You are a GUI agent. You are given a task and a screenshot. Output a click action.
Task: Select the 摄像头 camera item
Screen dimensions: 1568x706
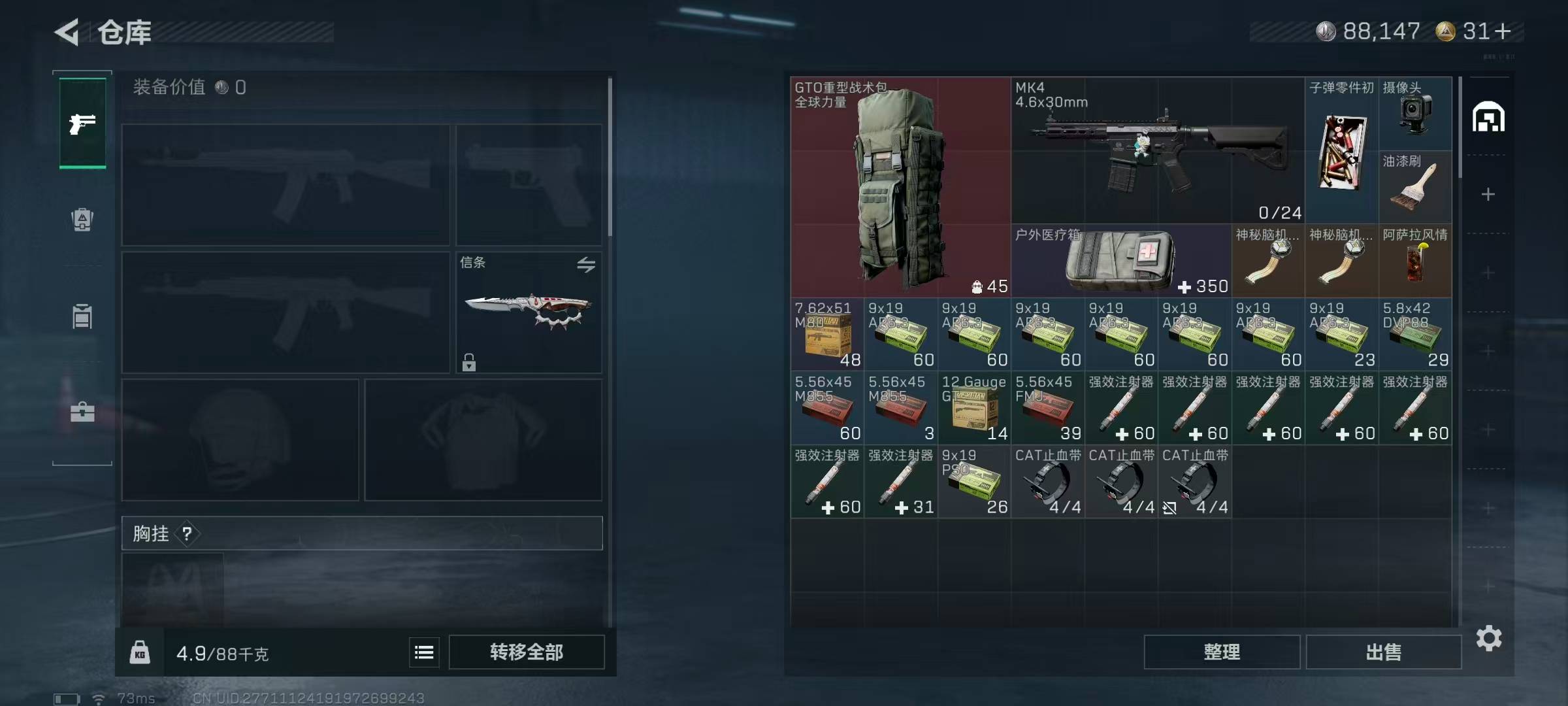point(1414,114)
